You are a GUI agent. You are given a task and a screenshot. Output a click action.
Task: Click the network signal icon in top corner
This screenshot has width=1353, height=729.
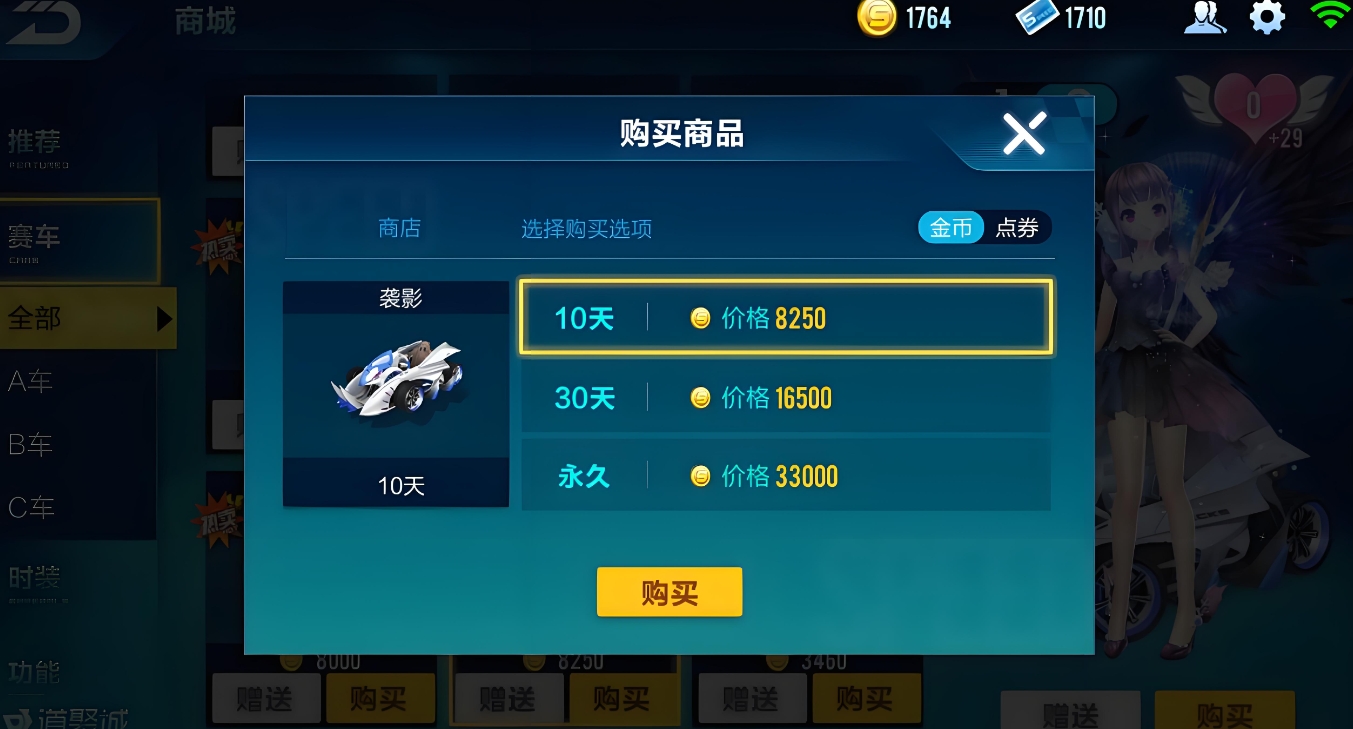(x=1330, y=17)
